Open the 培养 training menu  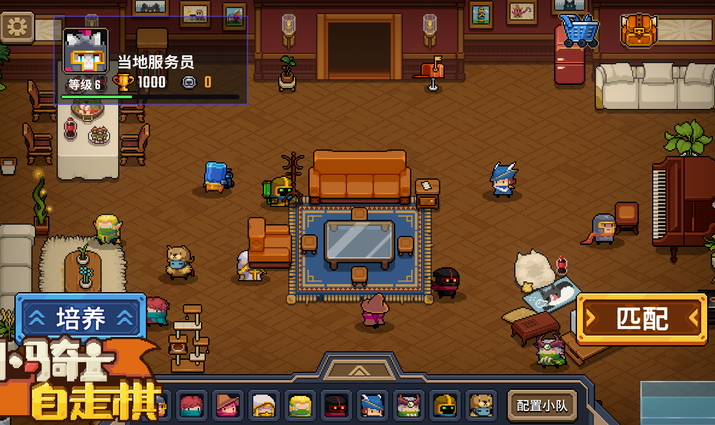tap(81, 319)
